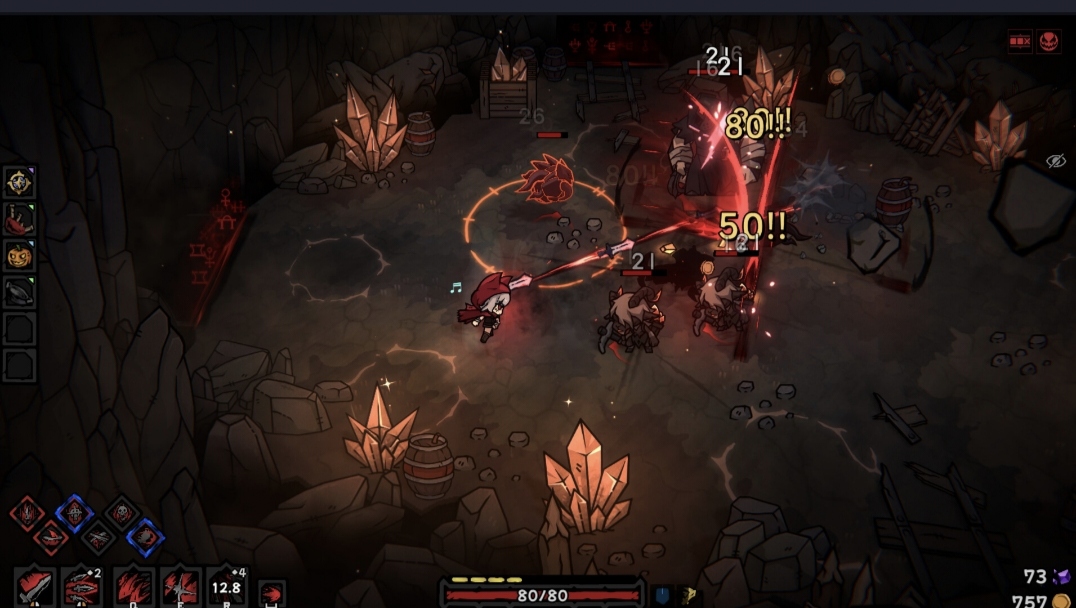Activate the shuriken burst E ability
This screenshot has width=1076, height=608.
(181, 587)
